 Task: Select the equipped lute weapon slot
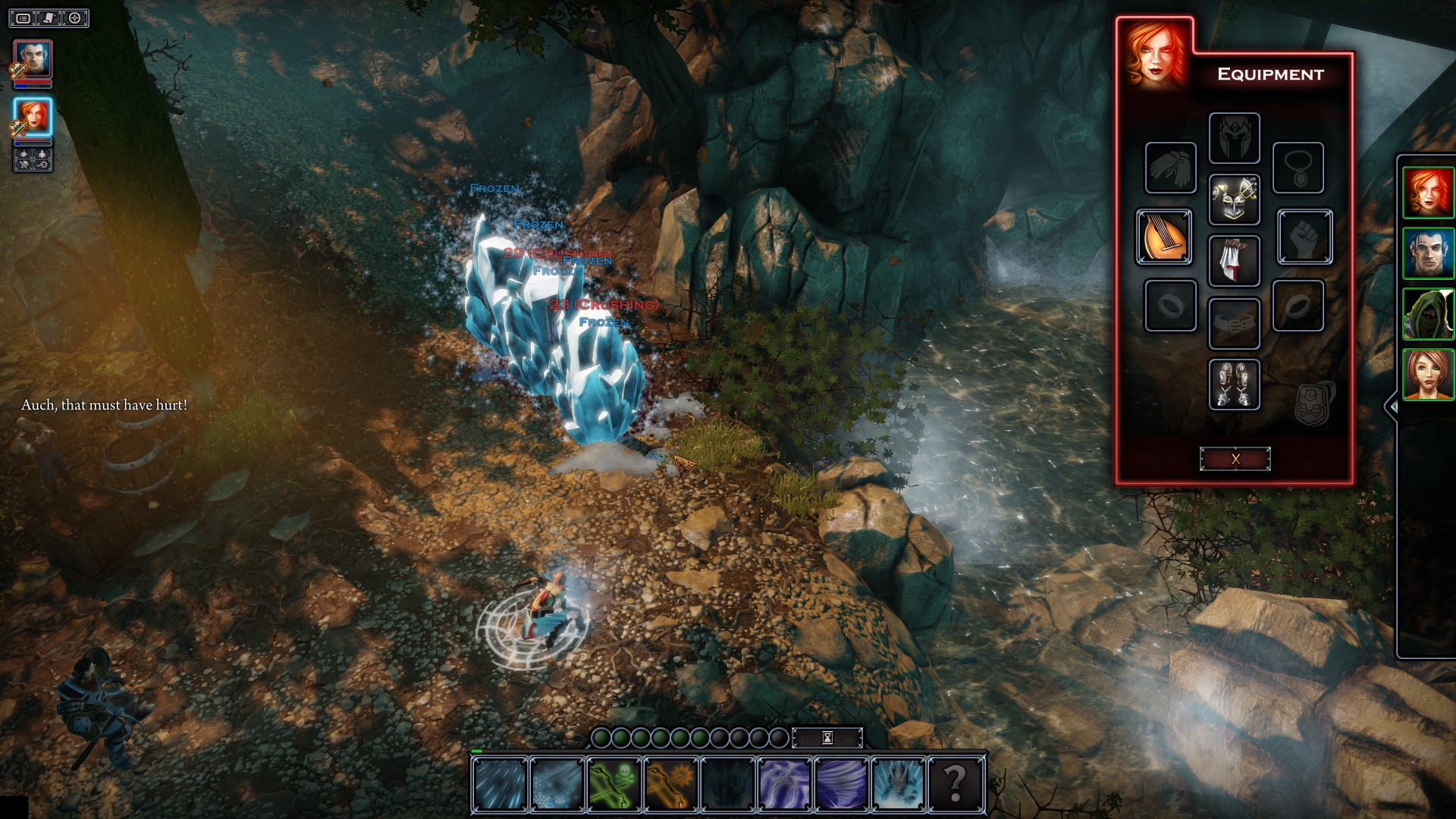[x=1163, y=237]
